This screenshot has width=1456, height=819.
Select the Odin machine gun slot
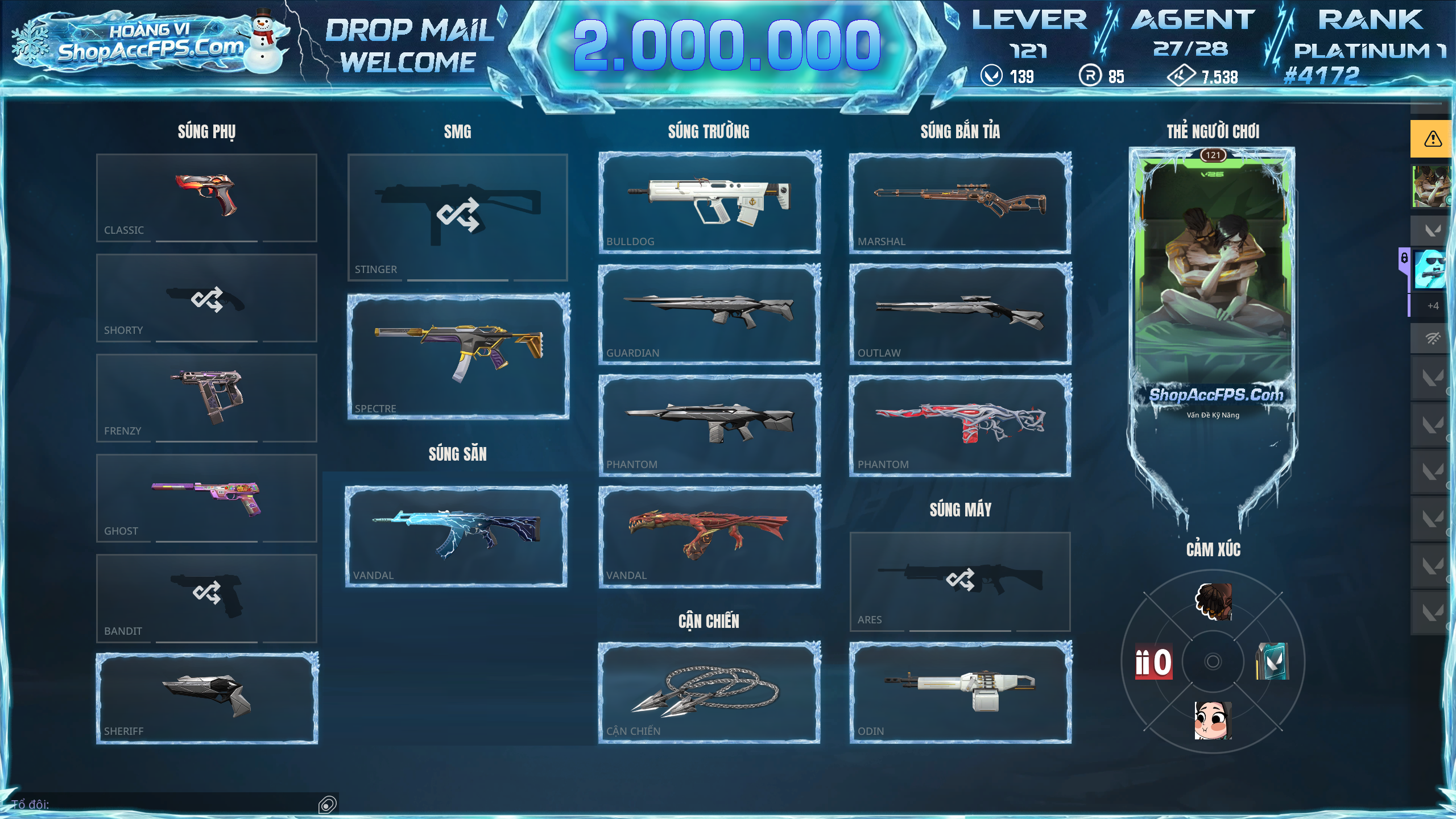tap(960, 692)
